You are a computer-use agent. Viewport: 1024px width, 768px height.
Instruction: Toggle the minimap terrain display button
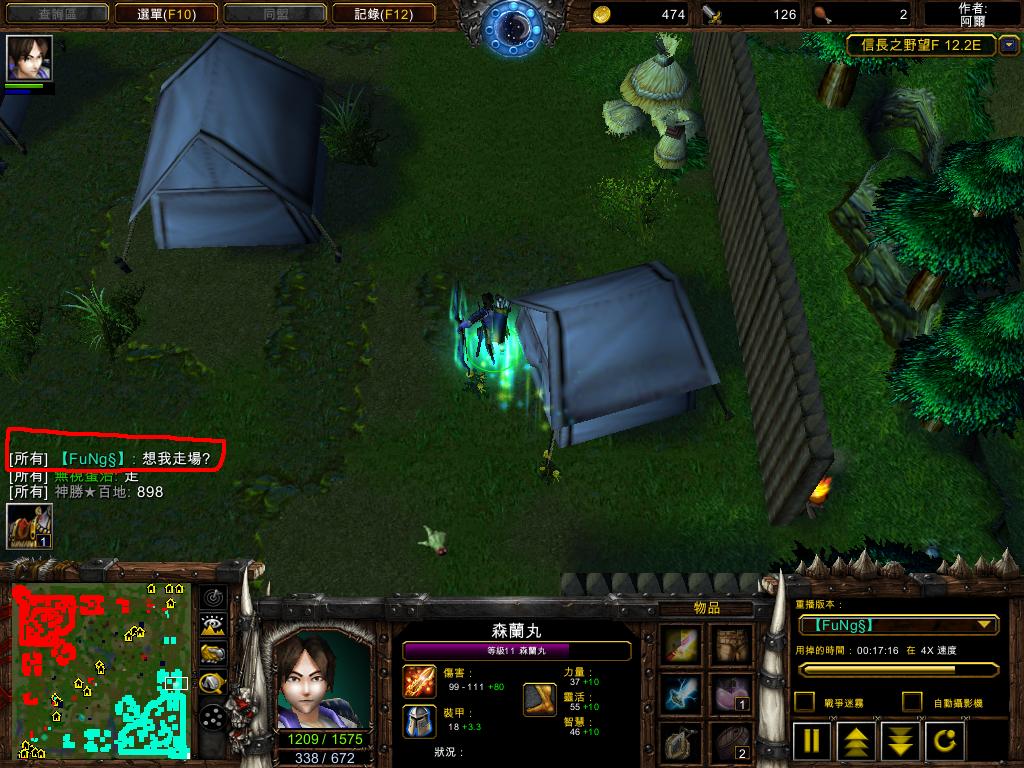point(212,626)
